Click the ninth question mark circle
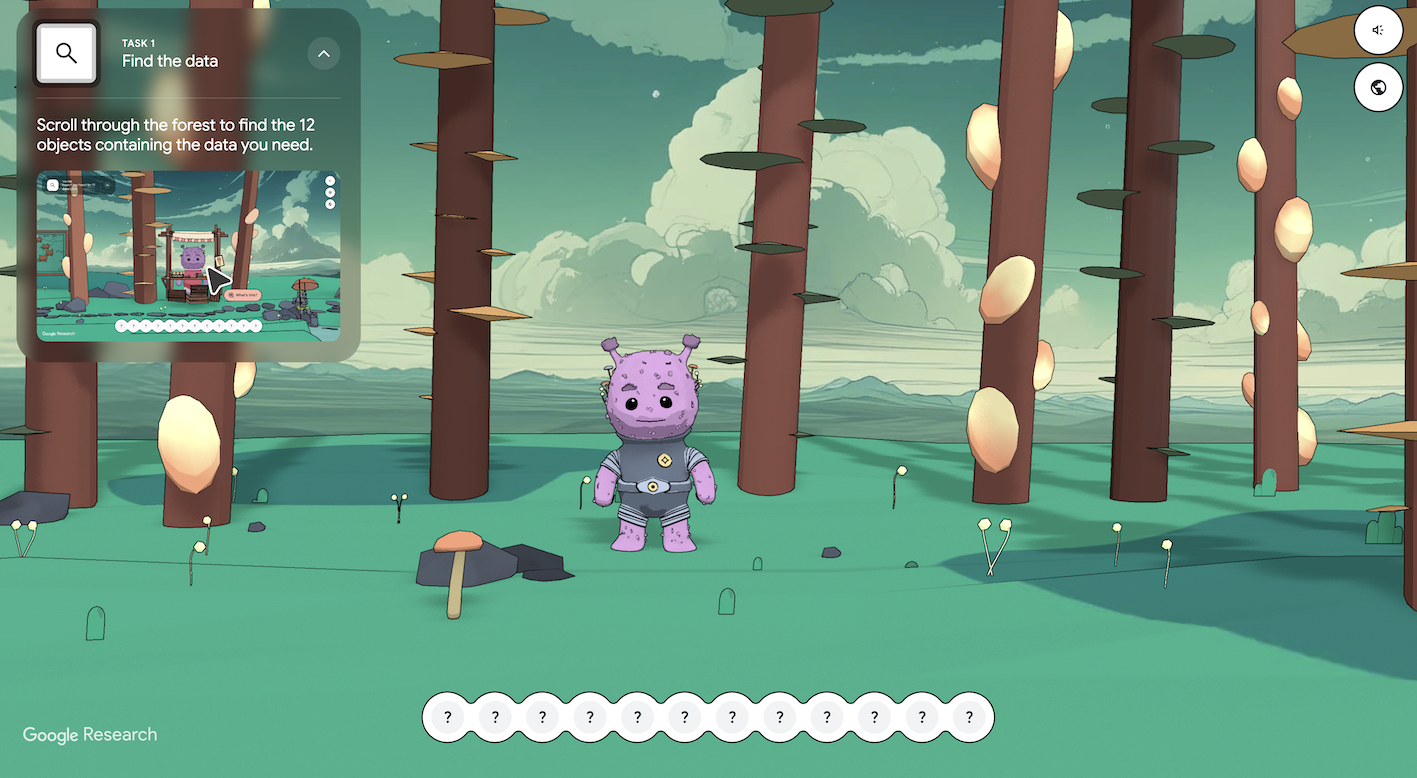This screenshot has height=778, width=1417. coord(826,717)
